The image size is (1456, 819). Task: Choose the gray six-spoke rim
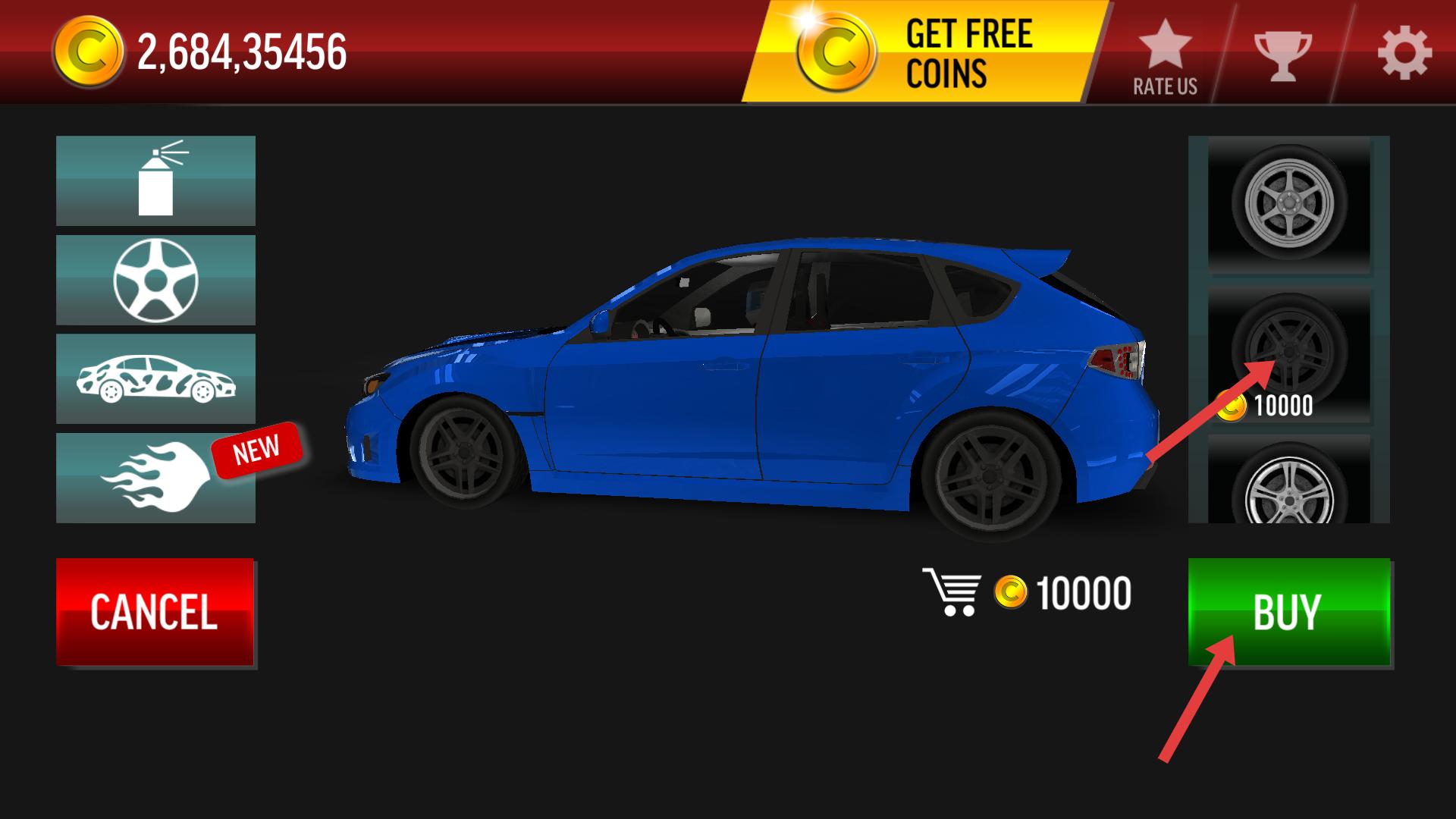click(1288, 203)
